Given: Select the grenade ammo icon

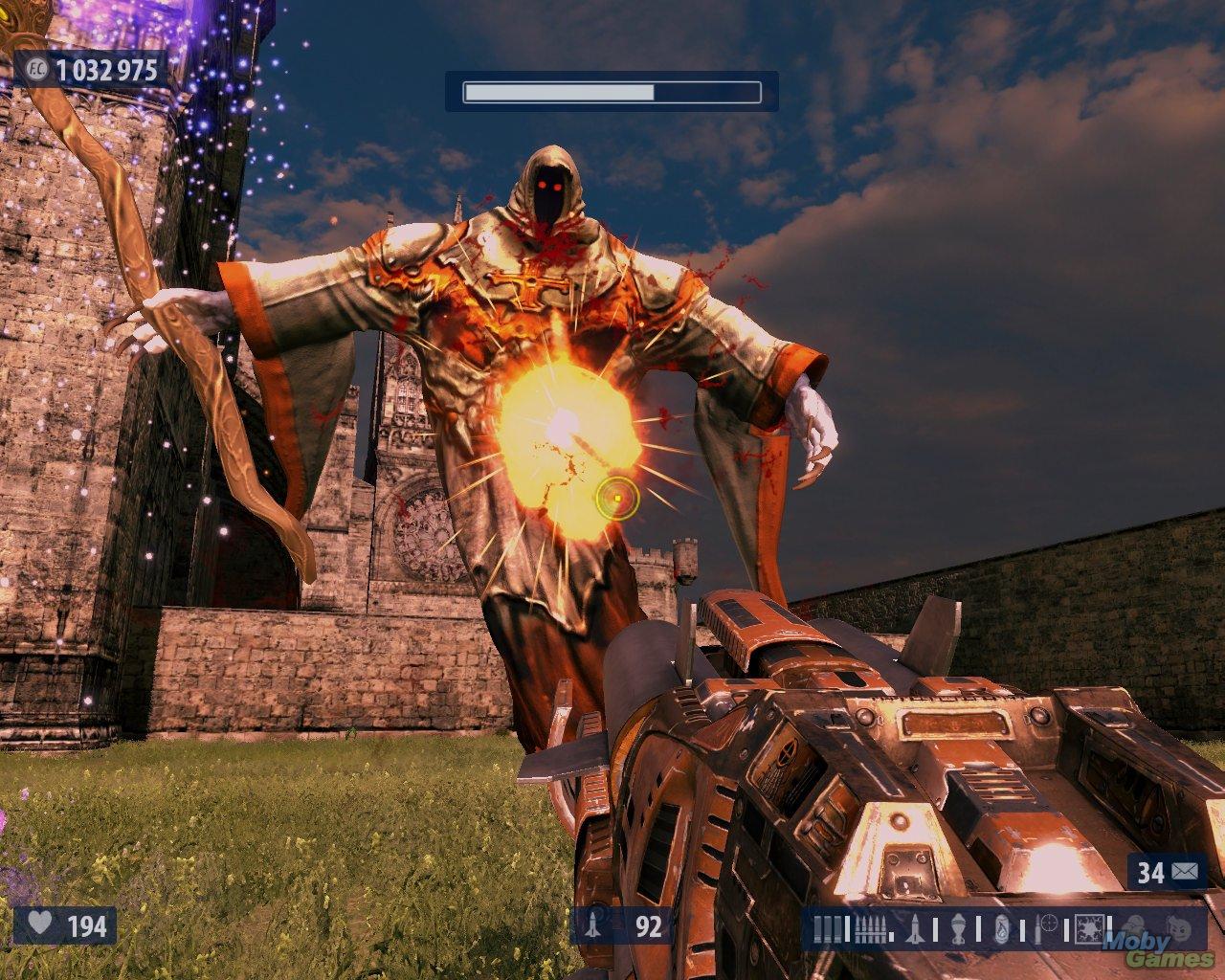Looking at the screenshot, I should click(x=957, y=928).
